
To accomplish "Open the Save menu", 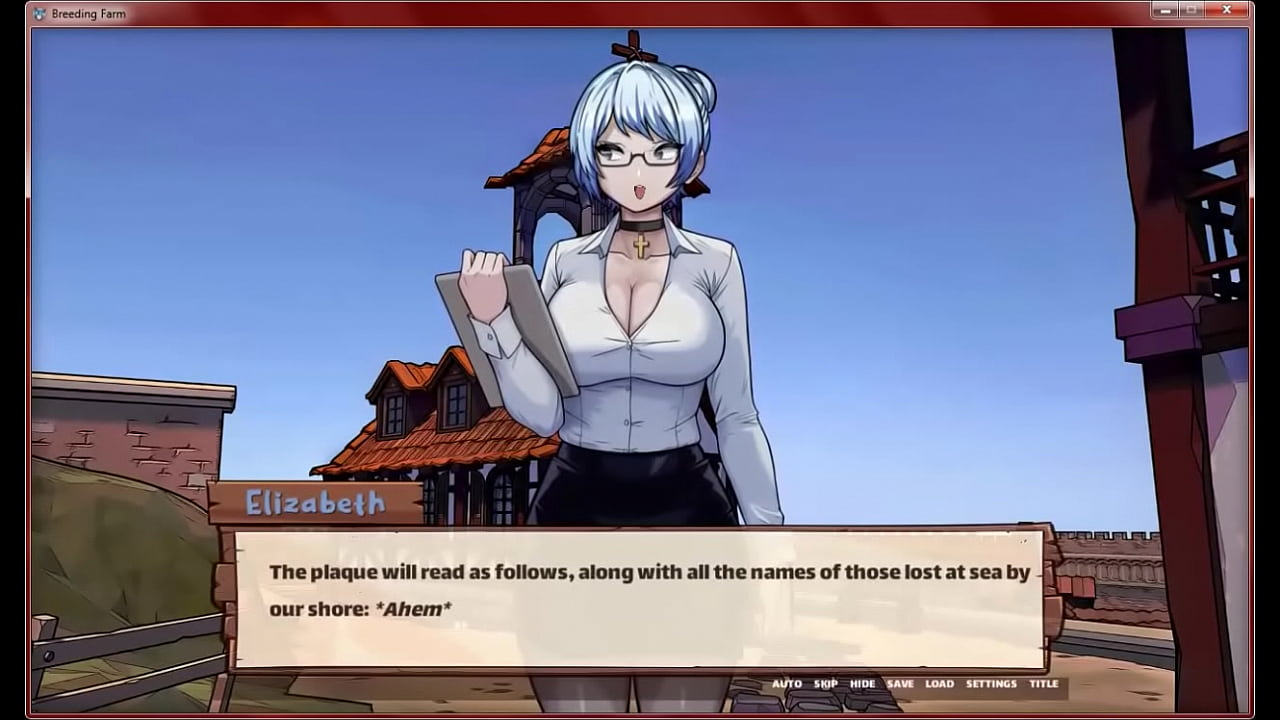I will pyautogui.click(x=900, y=684).
